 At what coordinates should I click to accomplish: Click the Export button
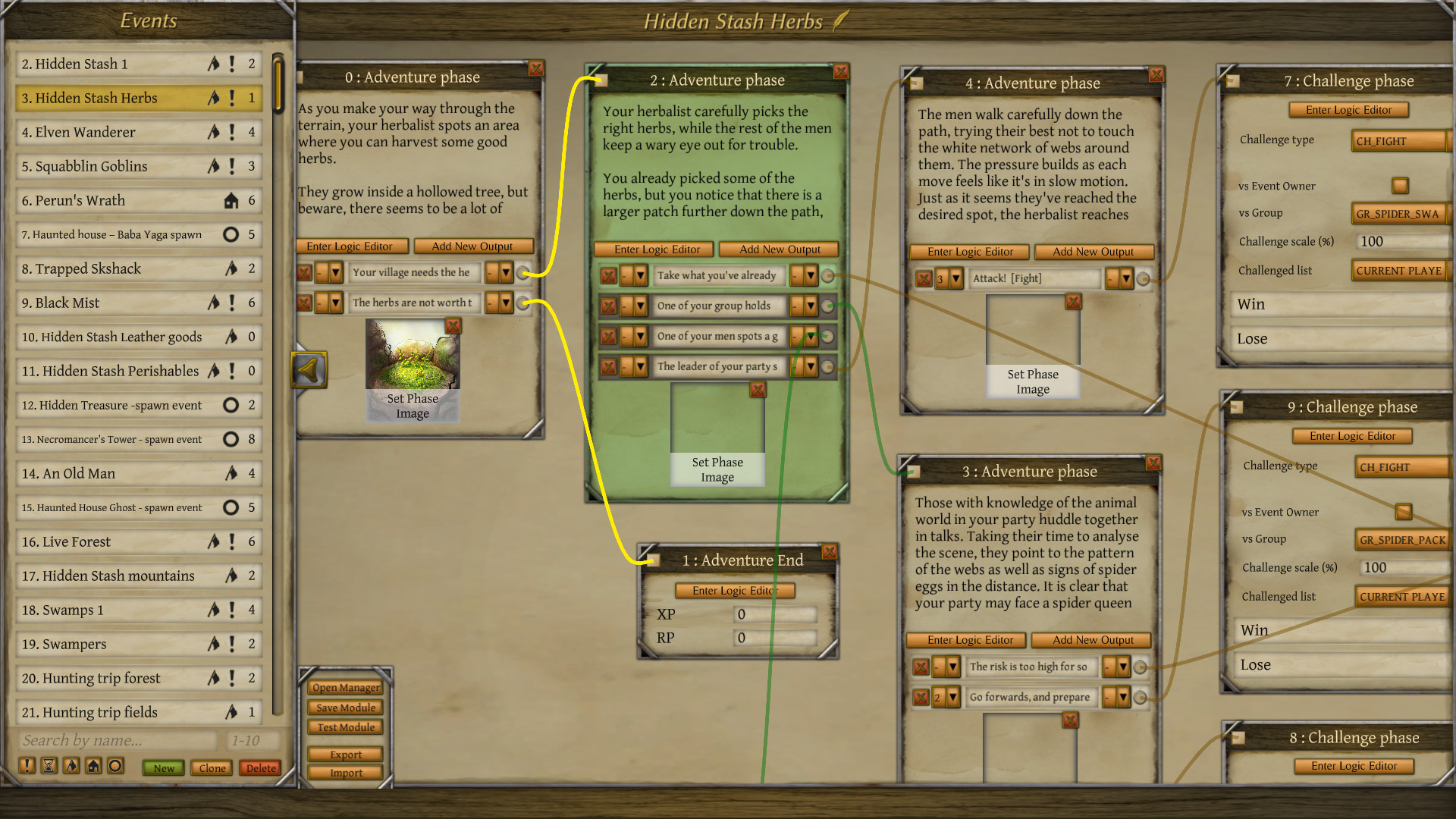pyautogui.click(x=345, y=755)
